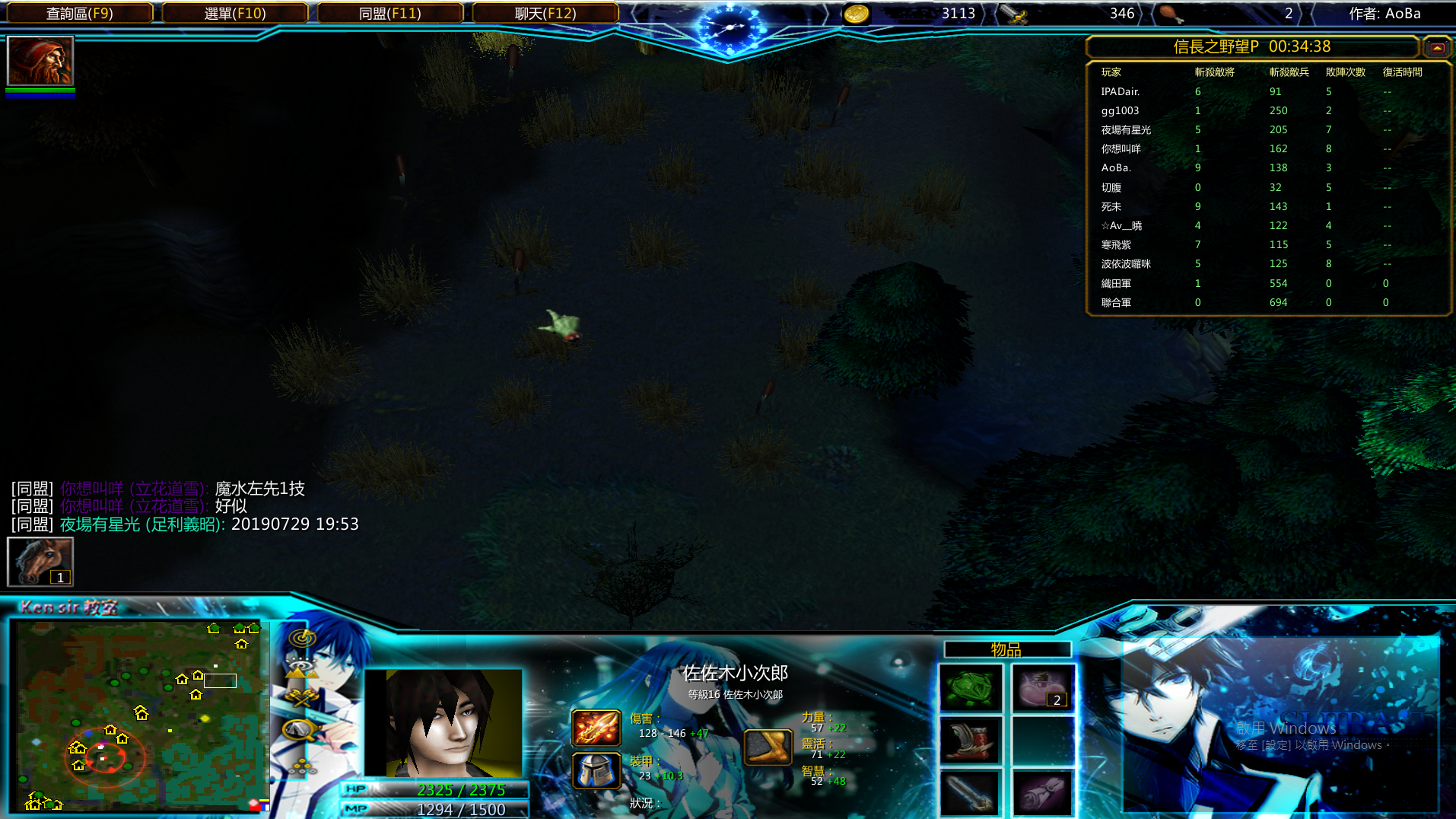Open the 聊天 (F12) chat log
The height and width of the screenshot is (819, 1456).
545,13
